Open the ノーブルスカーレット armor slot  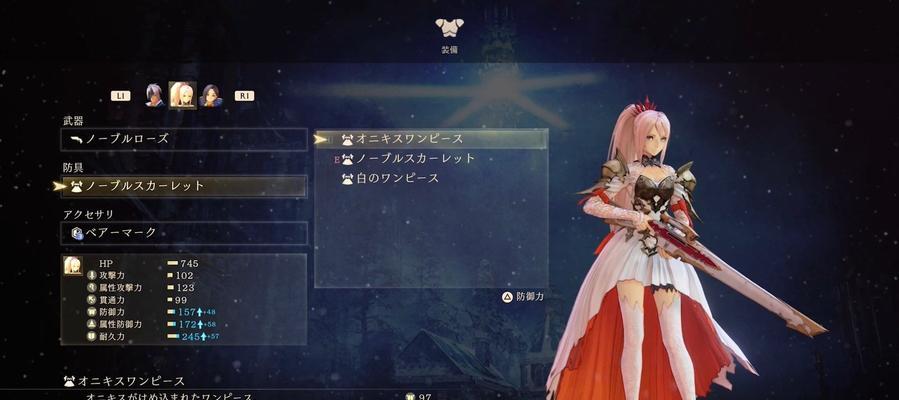[184, 186]
